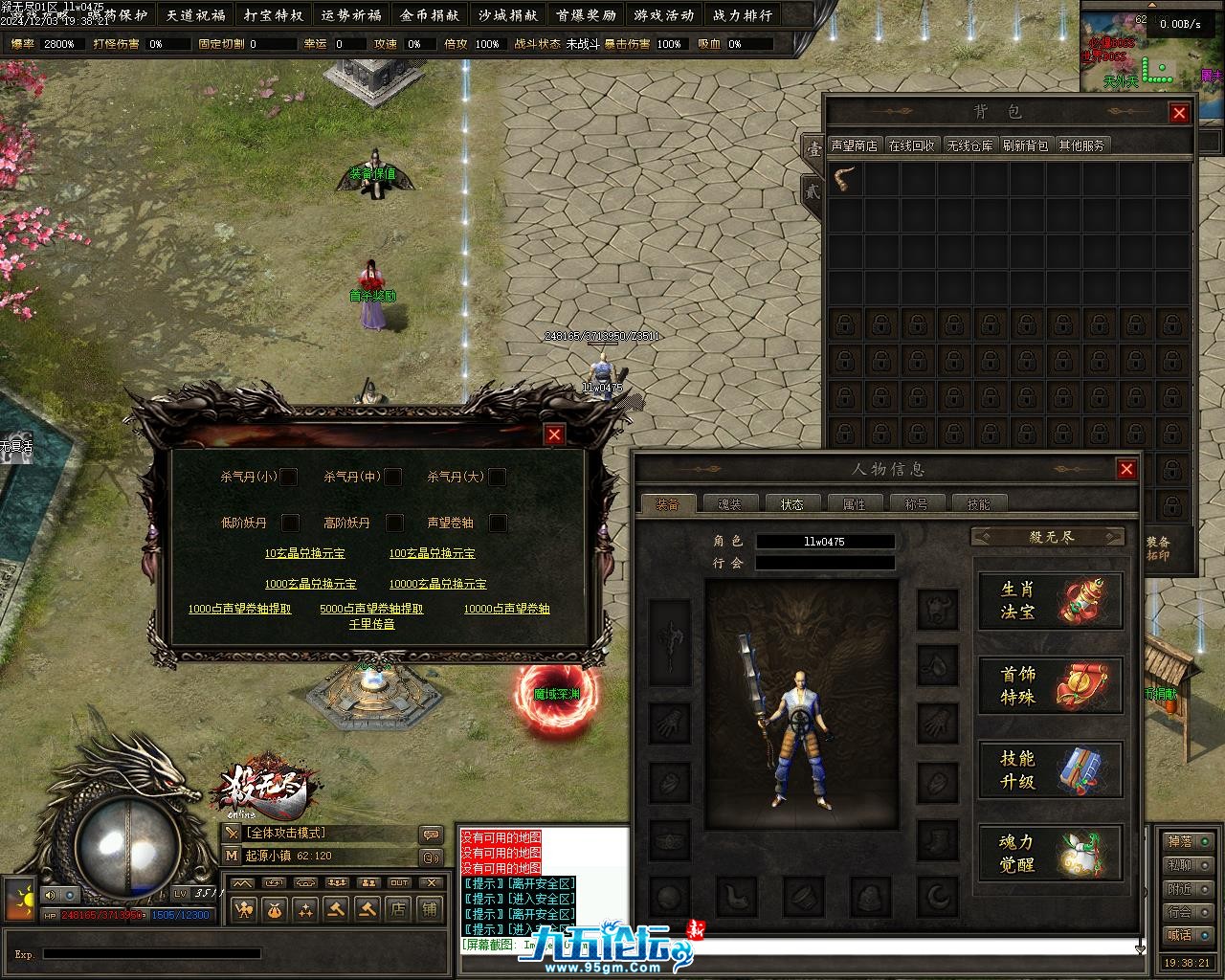This screenshot has width=1225, height=980.
Task: Choose the 10玄晶兑换元宝 link
Action: tap(304, 553)
